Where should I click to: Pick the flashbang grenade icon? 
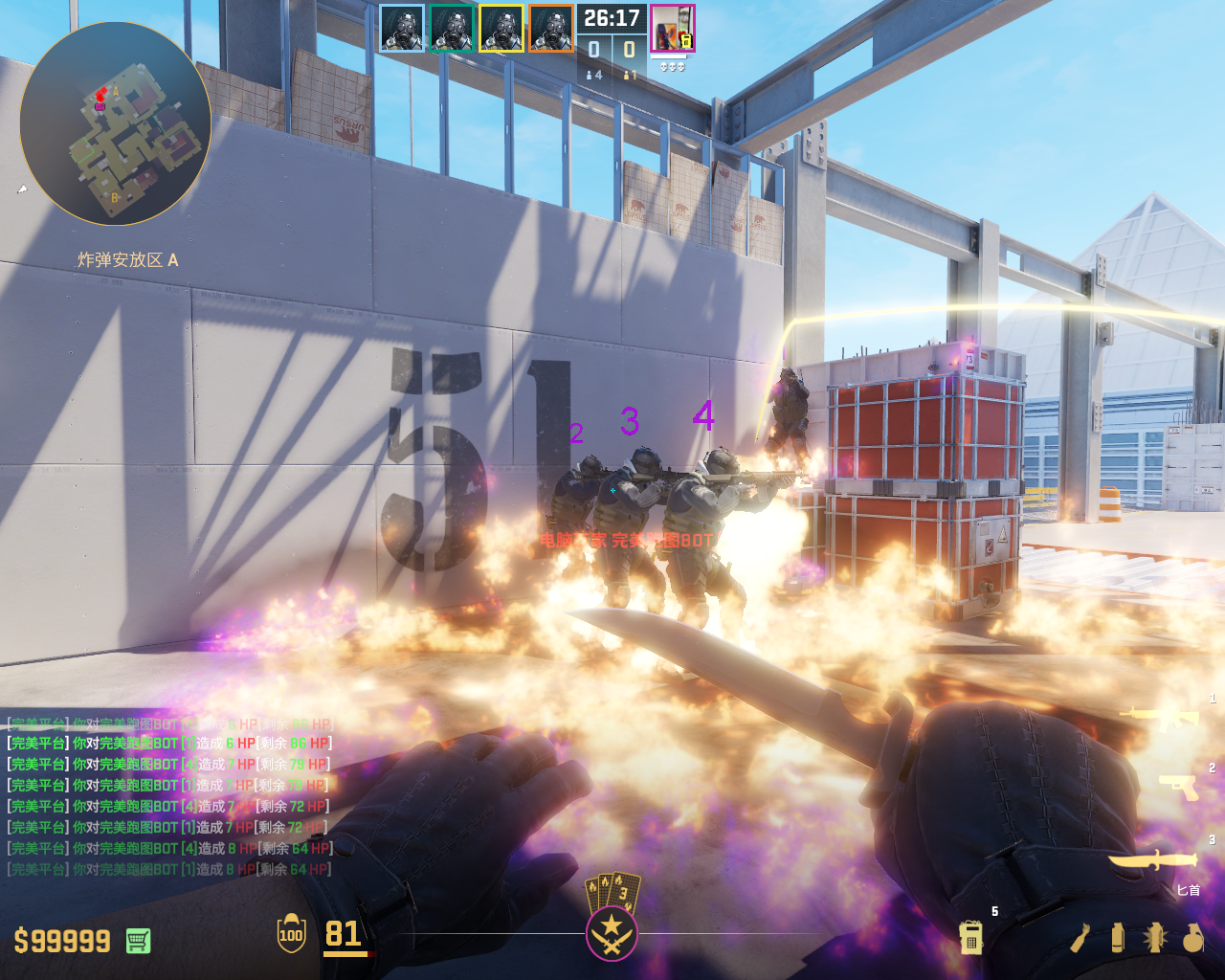tap(1154, 938)
